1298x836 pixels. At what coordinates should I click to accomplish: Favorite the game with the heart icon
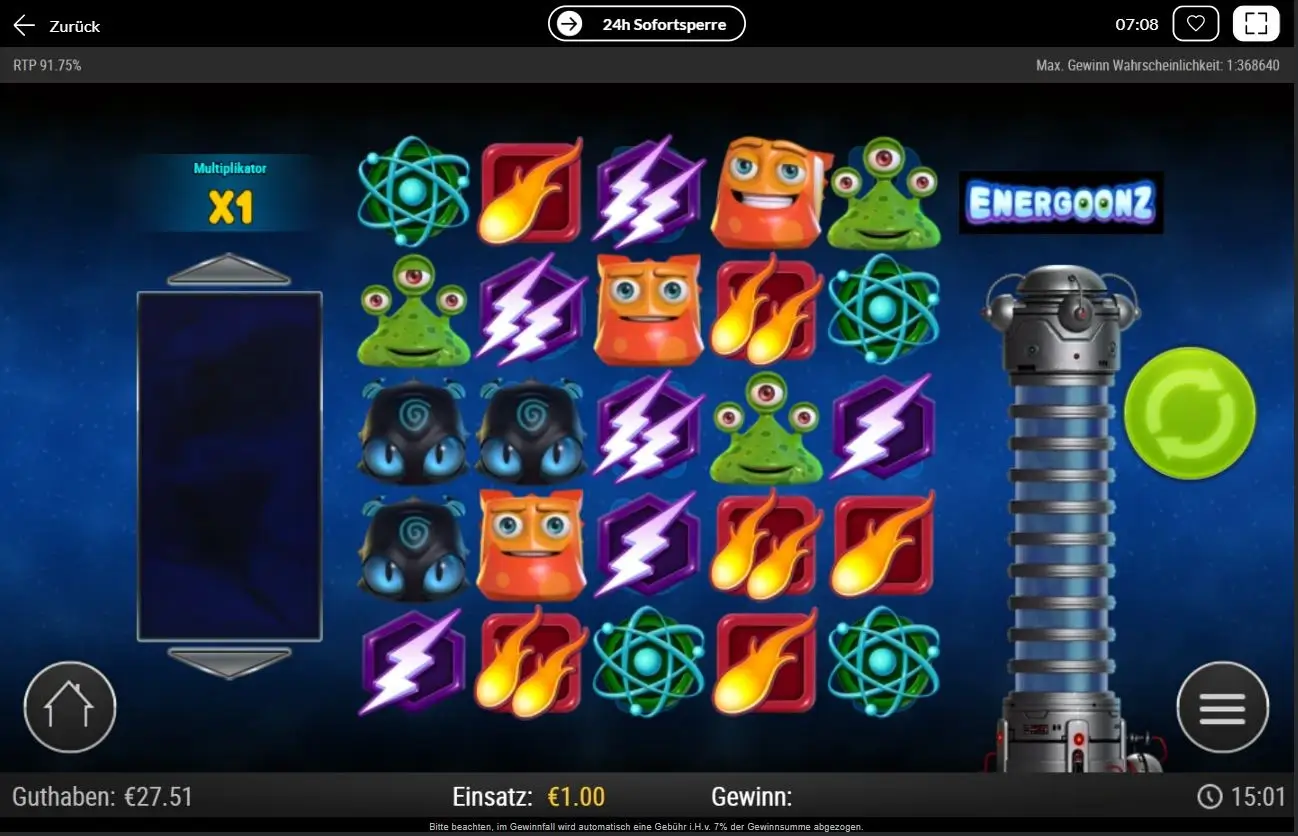click(x=1196, y=22)
